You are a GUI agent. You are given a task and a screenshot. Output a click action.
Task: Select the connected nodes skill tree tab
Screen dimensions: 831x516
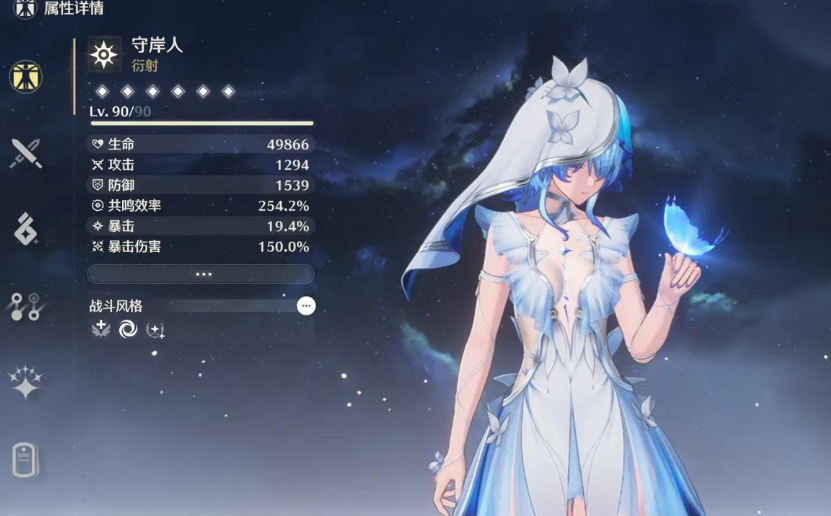[x=26, y=306]
